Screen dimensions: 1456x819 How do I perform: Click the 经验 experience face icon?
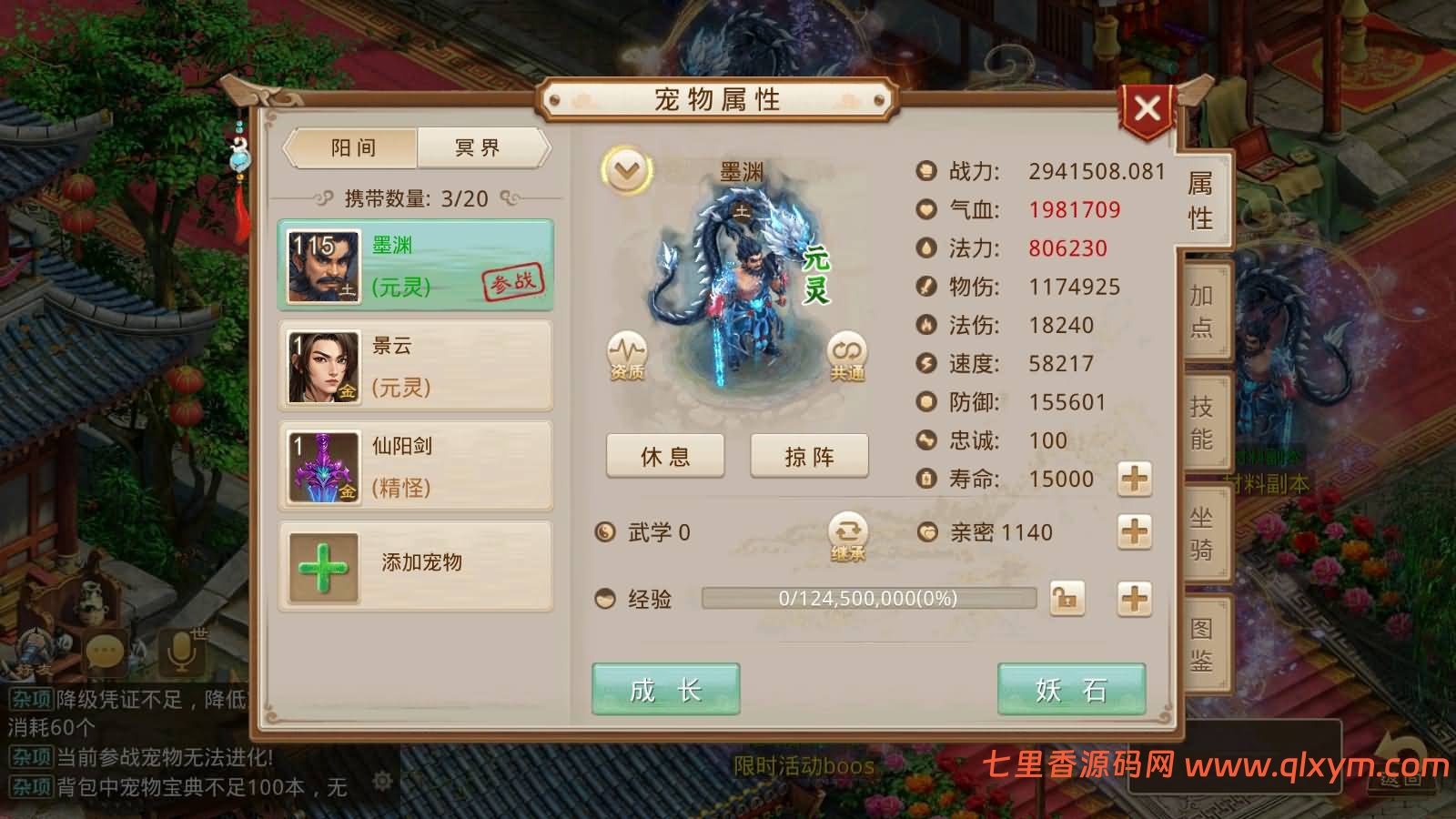[606, 599]
